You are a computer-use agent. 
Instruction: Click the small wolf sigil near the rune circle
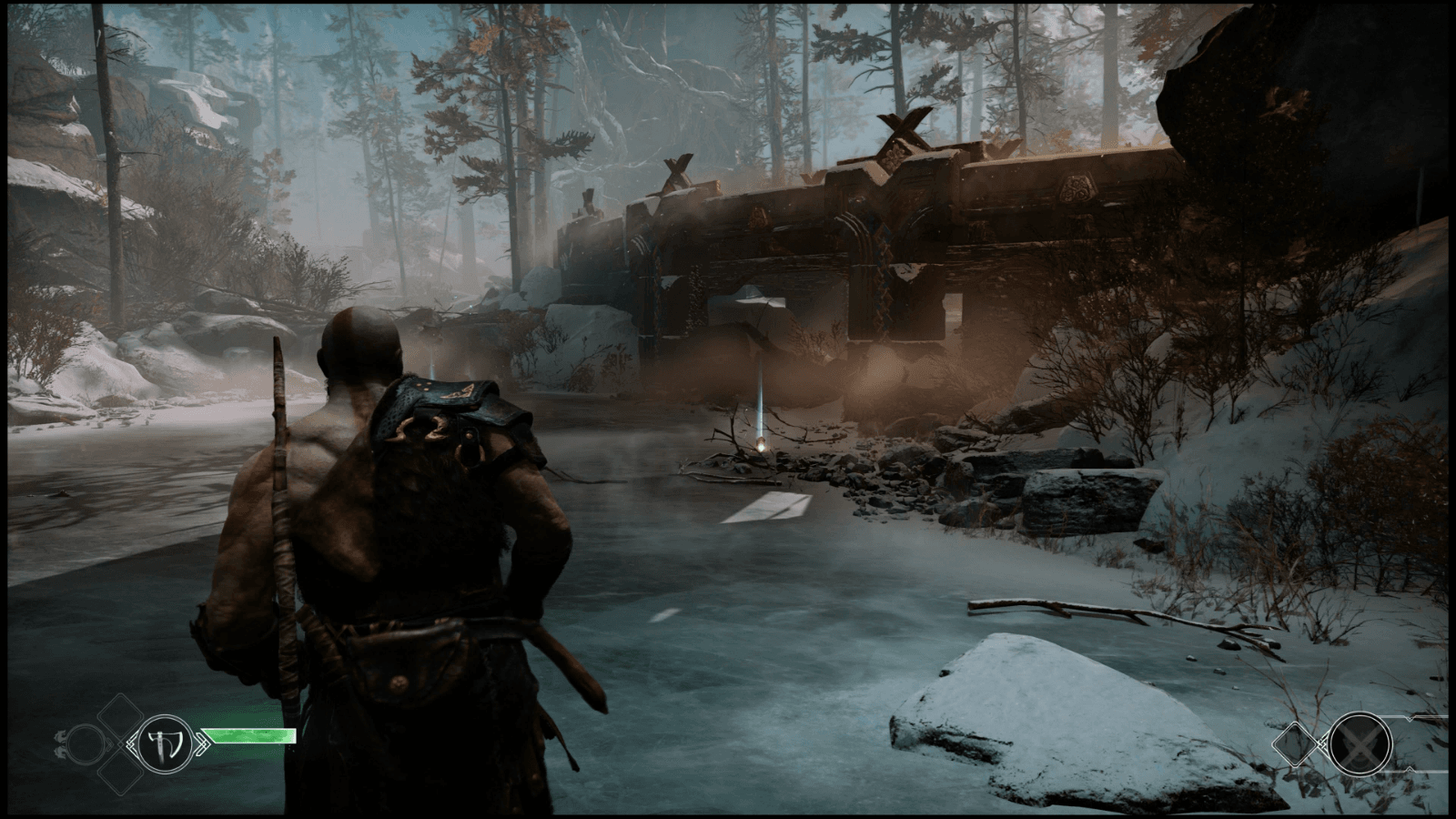[60, 743]
